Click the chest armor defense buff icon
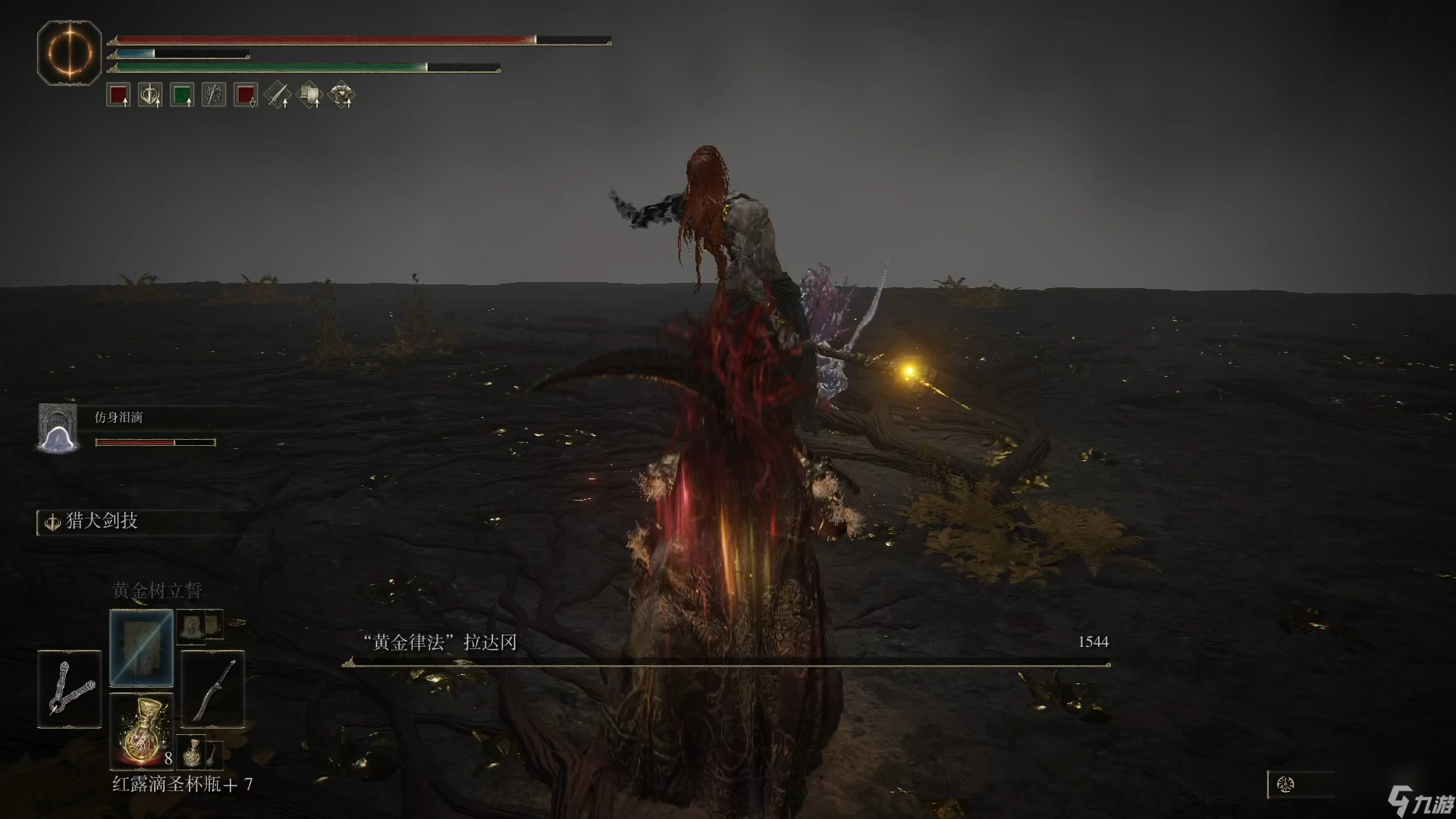Screen dimensions: 1456x819 point(342,96)
